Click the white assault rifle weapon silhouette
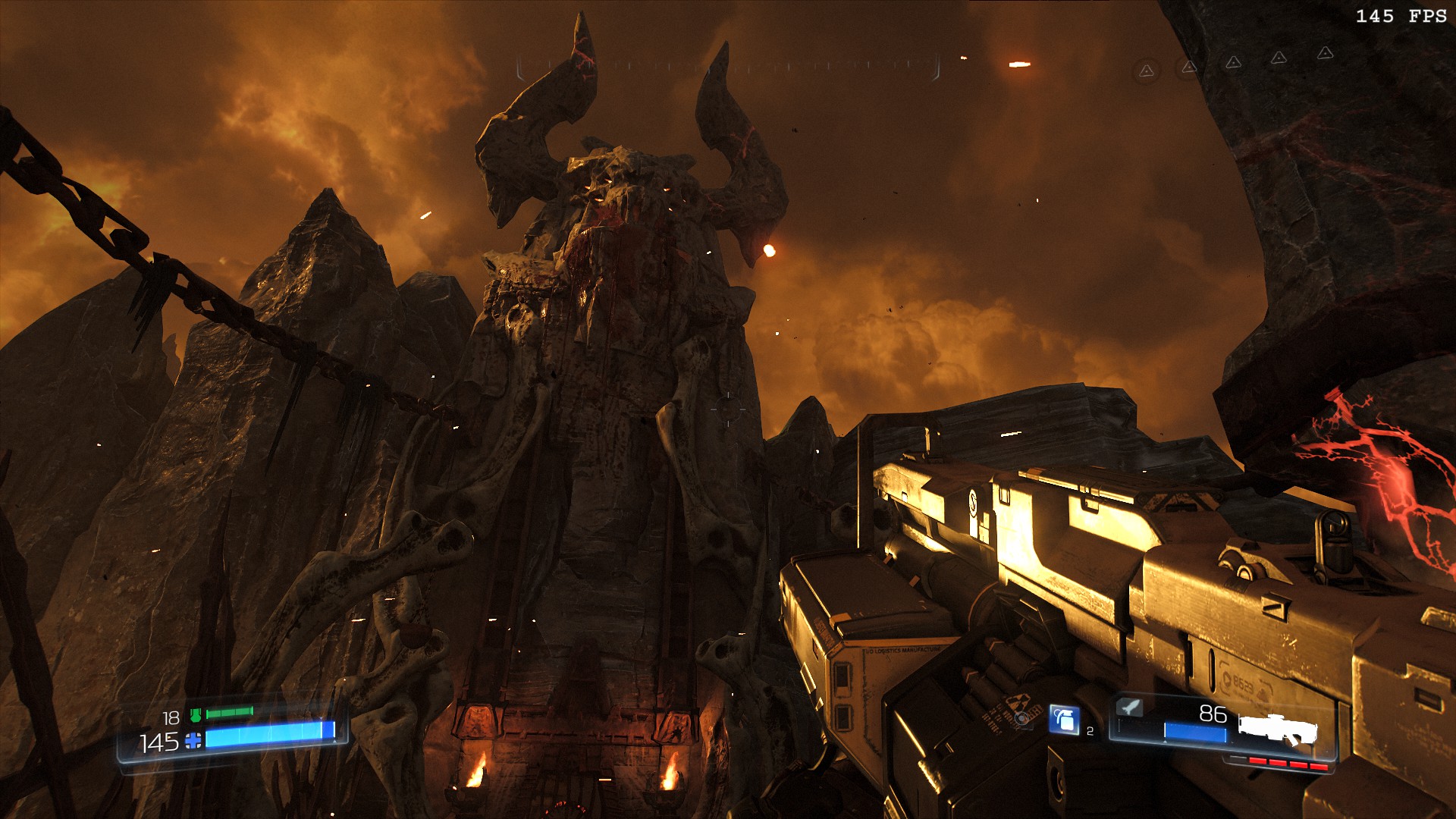 coord(1277,727)
